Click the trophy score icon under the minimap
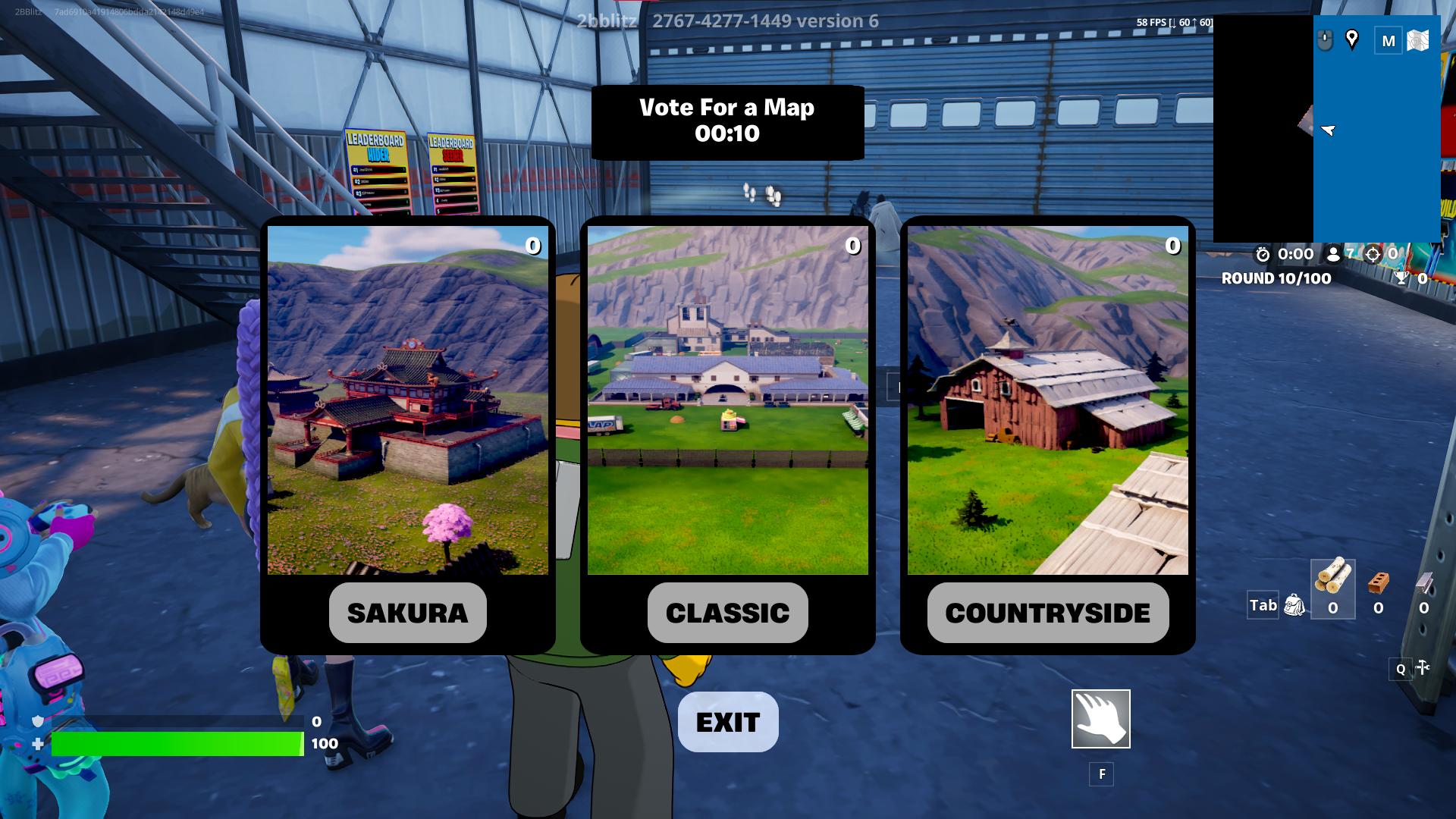Viewport: 1456px width, 819px height. (1401, 278)
